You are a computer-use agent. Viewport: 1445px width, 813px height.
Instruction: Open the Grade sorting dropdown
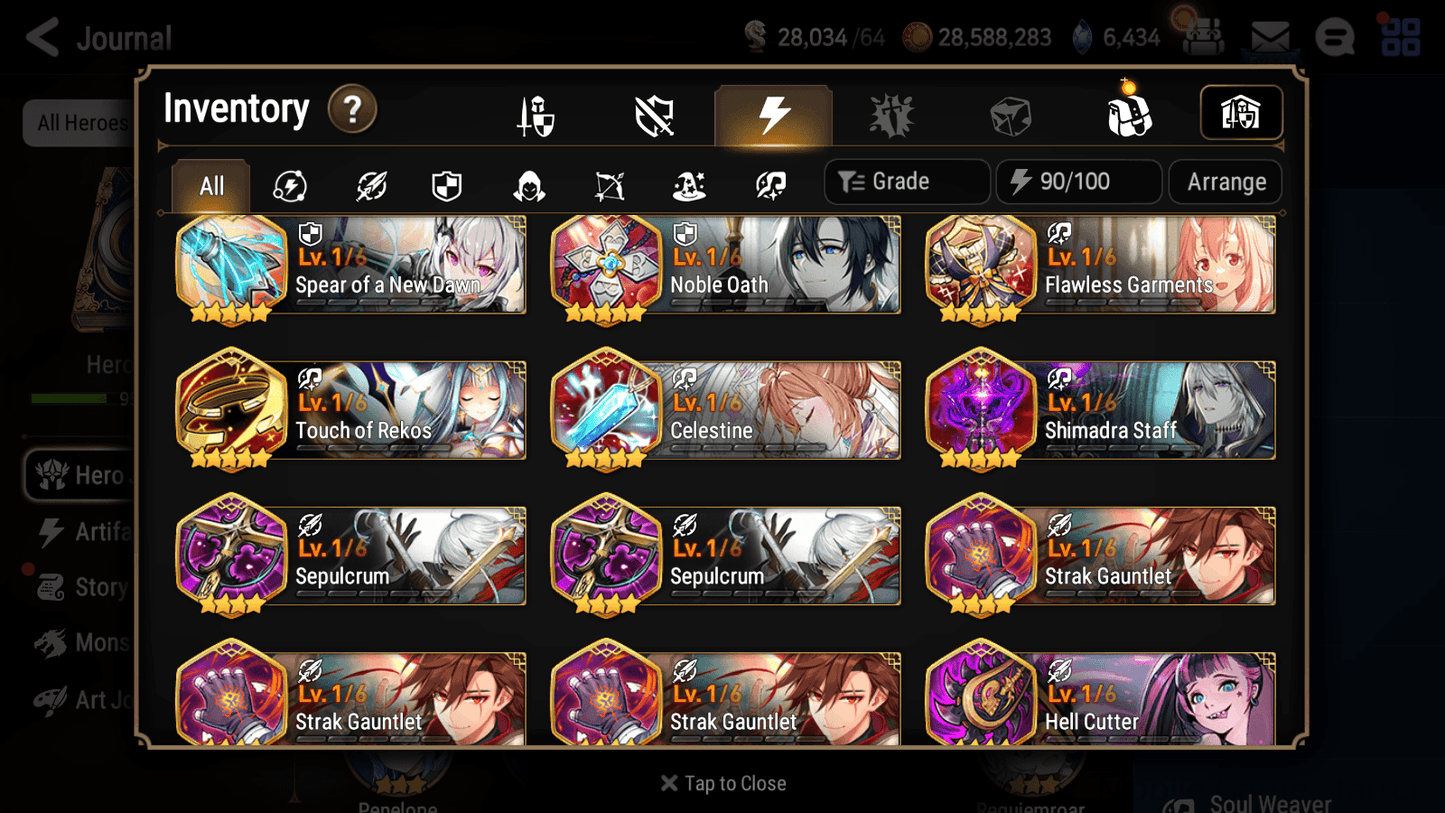tap(906, 181)
